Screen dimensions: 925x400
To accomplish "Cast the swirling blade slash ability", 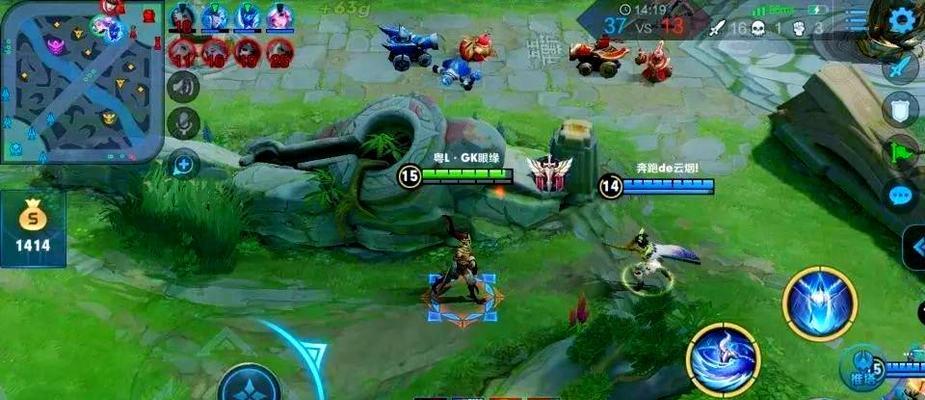I will [x=723, y=358].
